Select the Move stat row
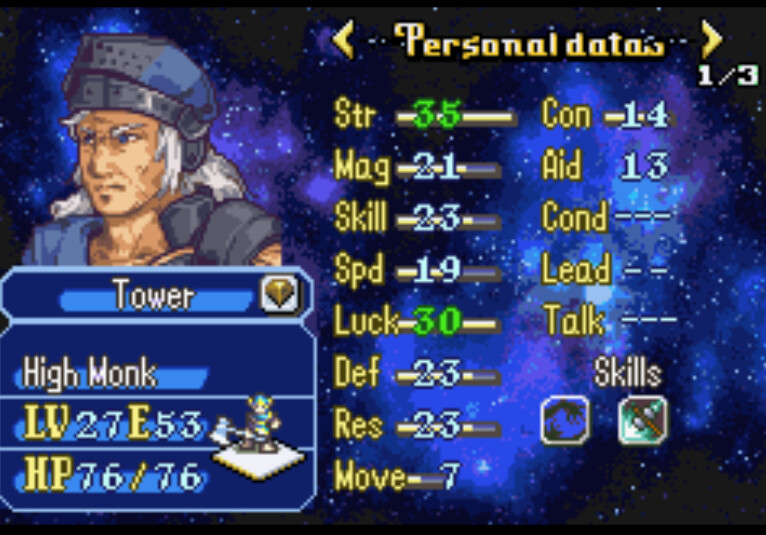 (398, 477)
